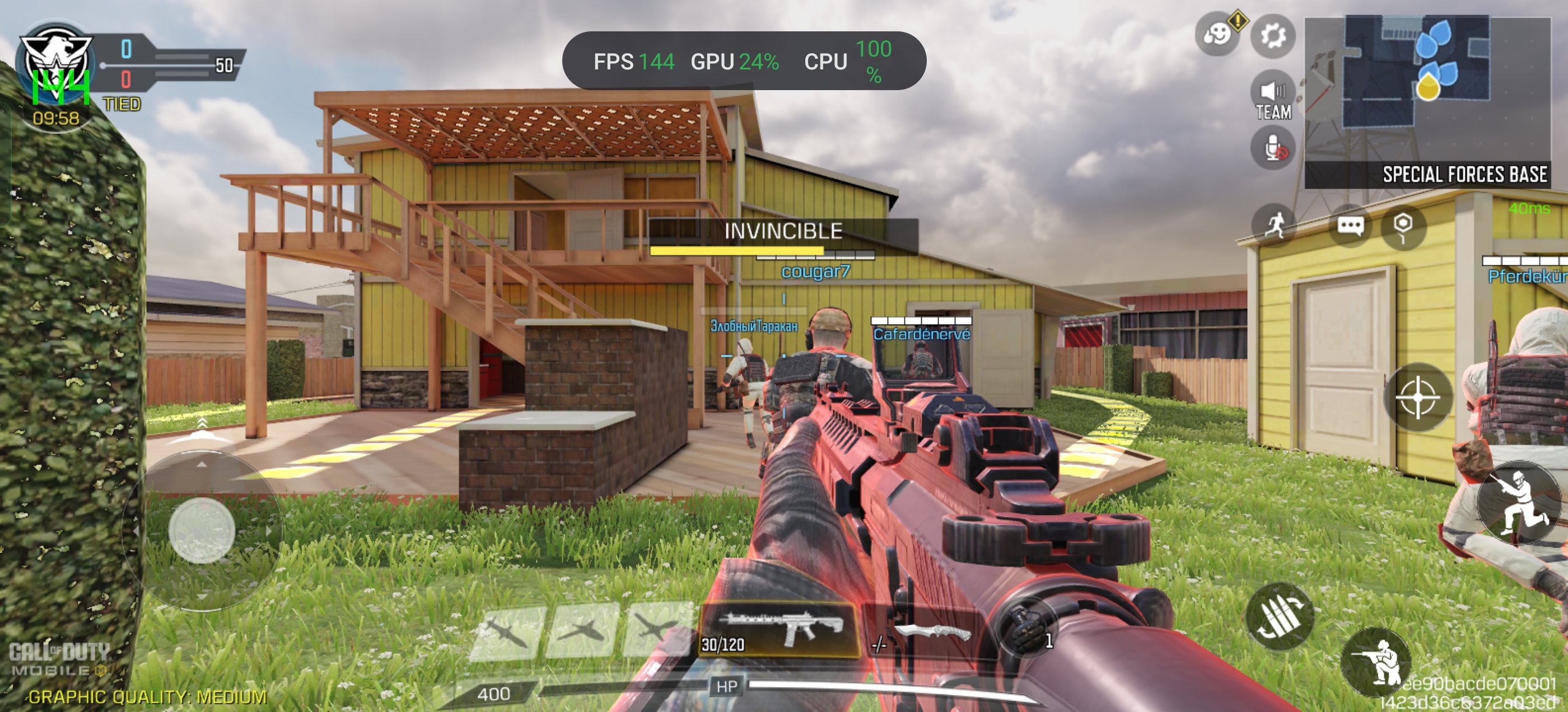Open the emote and spray wheel
This screenshot has width=1568, height=712.
pyautogui.click(x=1217, y=34)
